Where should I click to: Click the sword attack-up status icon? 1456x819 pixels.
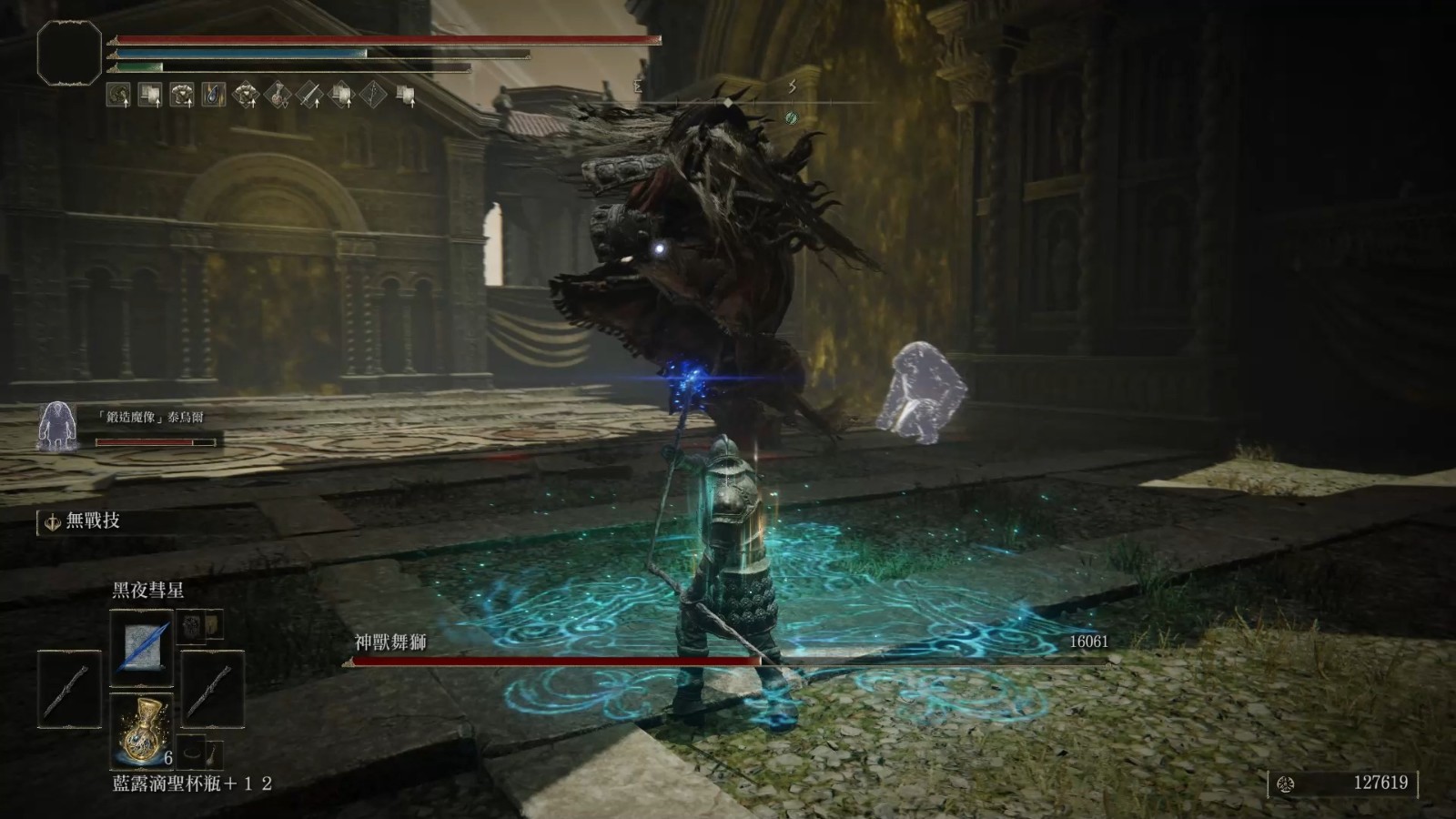pyautogui.click(x=309, y=95)
